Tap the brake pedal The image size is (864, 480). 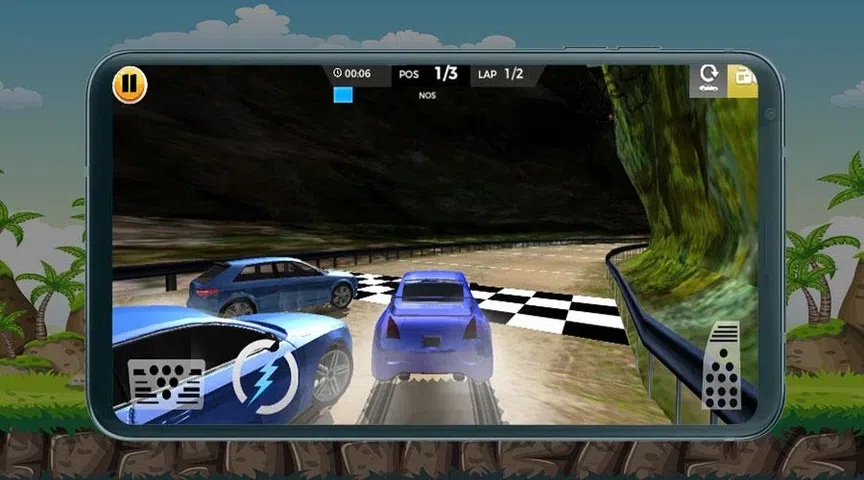click(166, 384)
